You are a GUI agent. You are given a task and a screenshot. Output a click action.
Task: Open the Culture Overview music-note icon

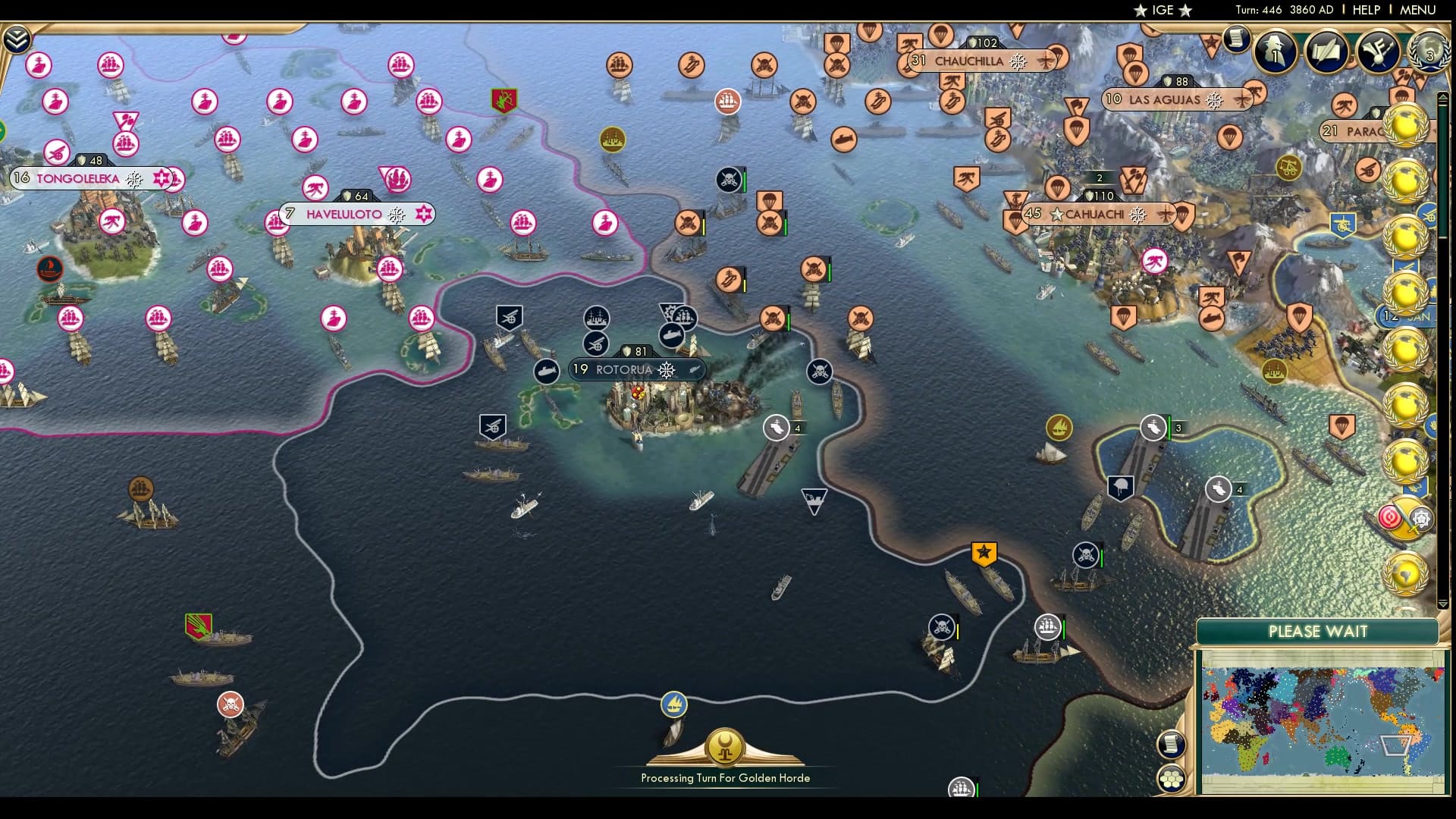[1379, 52]
